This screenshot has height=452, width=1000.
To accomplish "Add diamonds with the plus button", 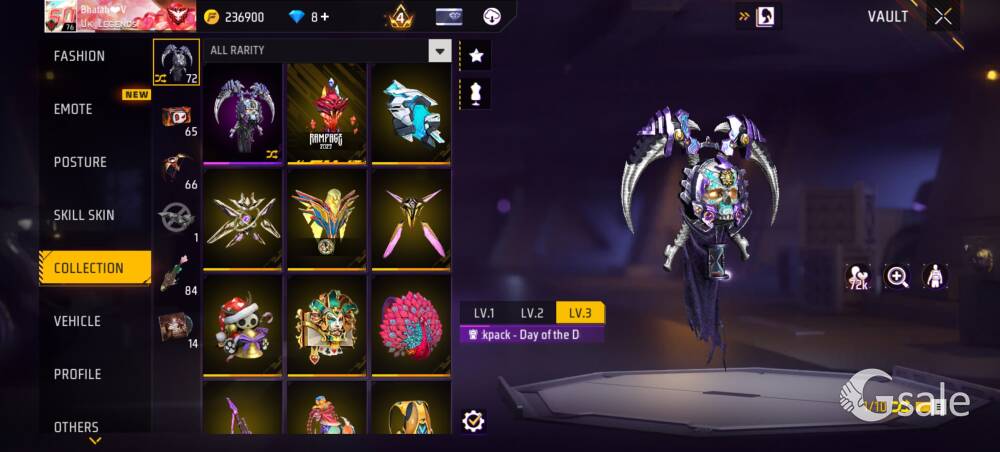I will click(x=325, y=17).
